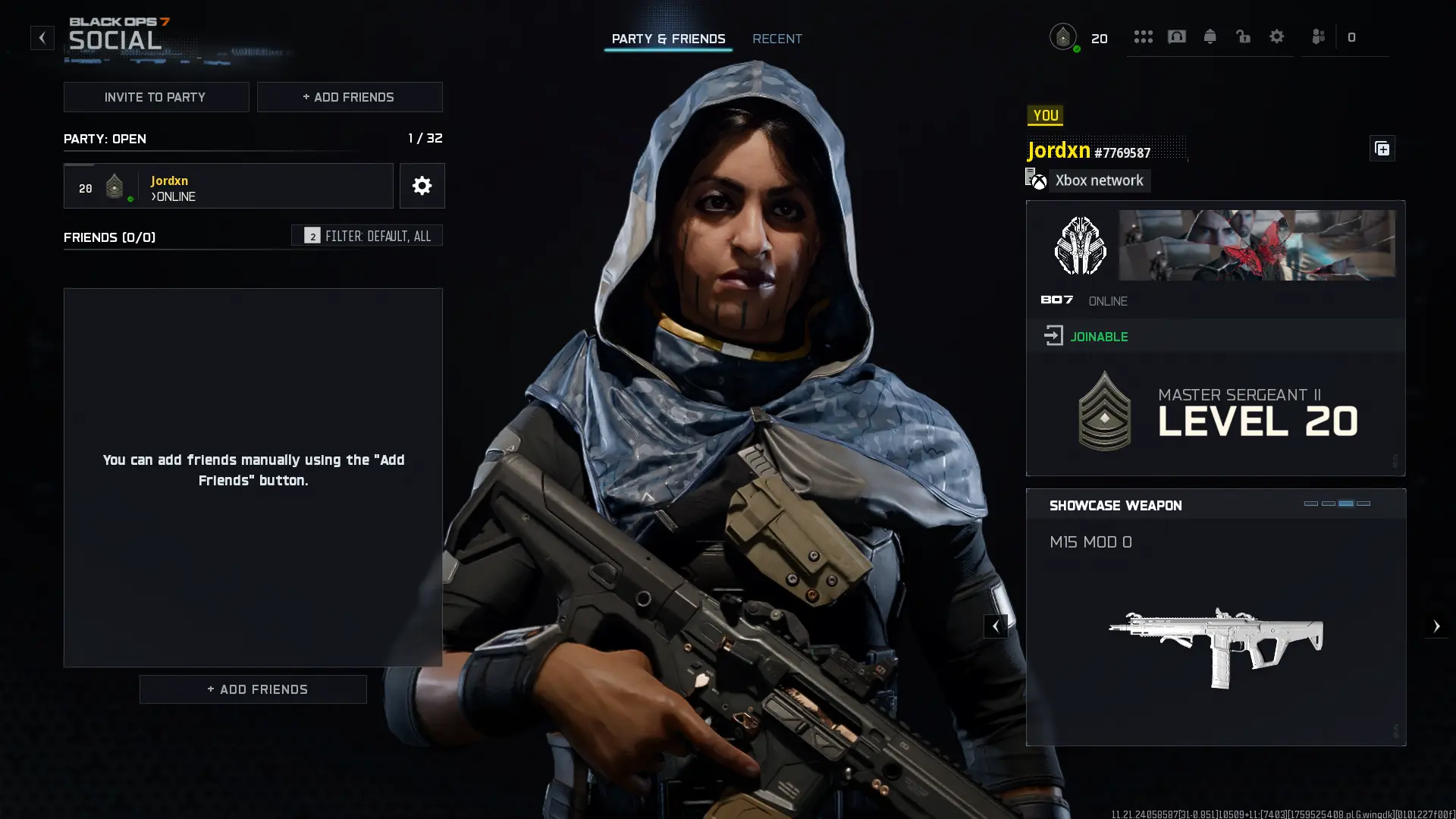
Task: Show next showcase with right arrow
Action: [x=1436, y=626]
